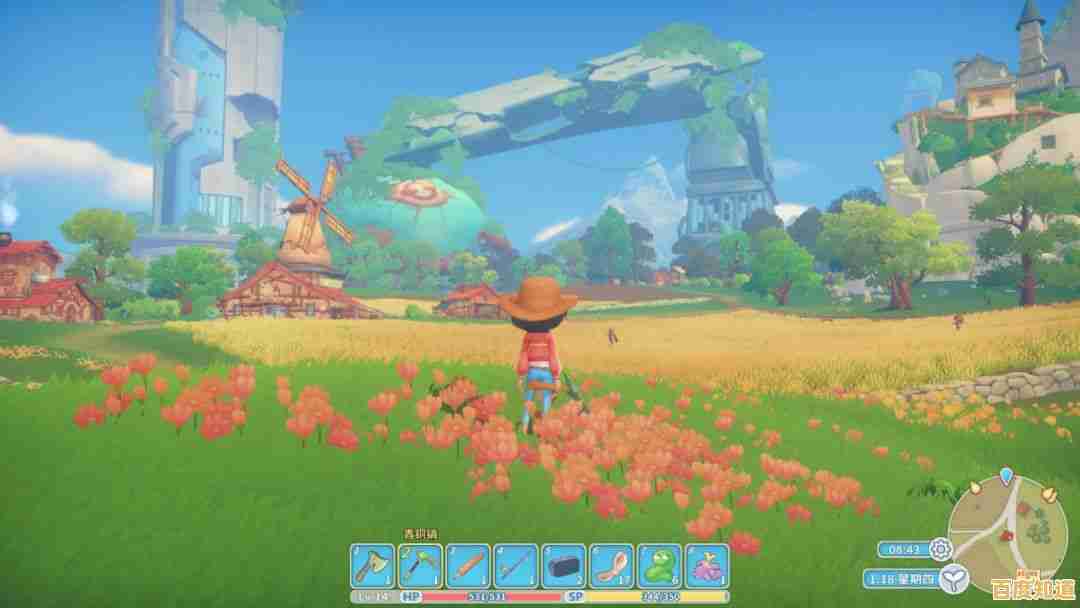Pick the pink worm bait slot
The width and height of the screenshot is (1080, 608).
coord(612,566)
